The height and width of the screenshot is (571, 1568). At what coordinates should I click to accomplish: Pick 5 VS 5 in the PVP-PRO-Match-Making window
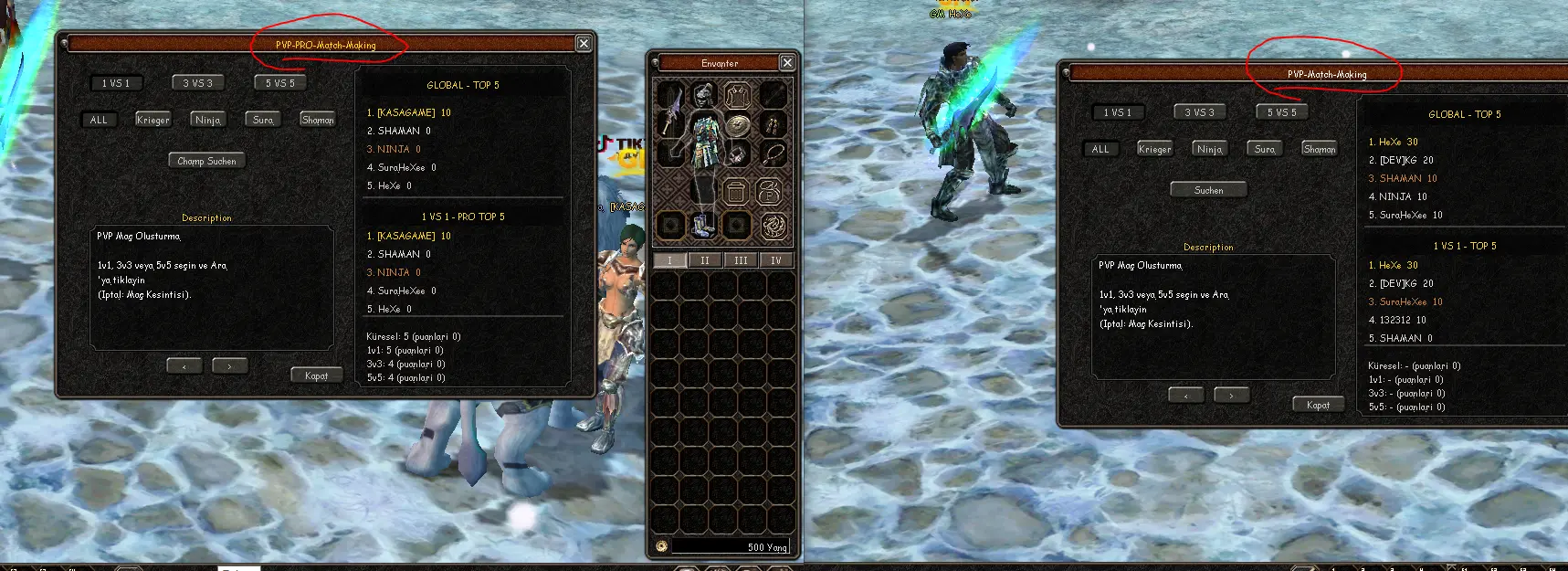(279, 83)
